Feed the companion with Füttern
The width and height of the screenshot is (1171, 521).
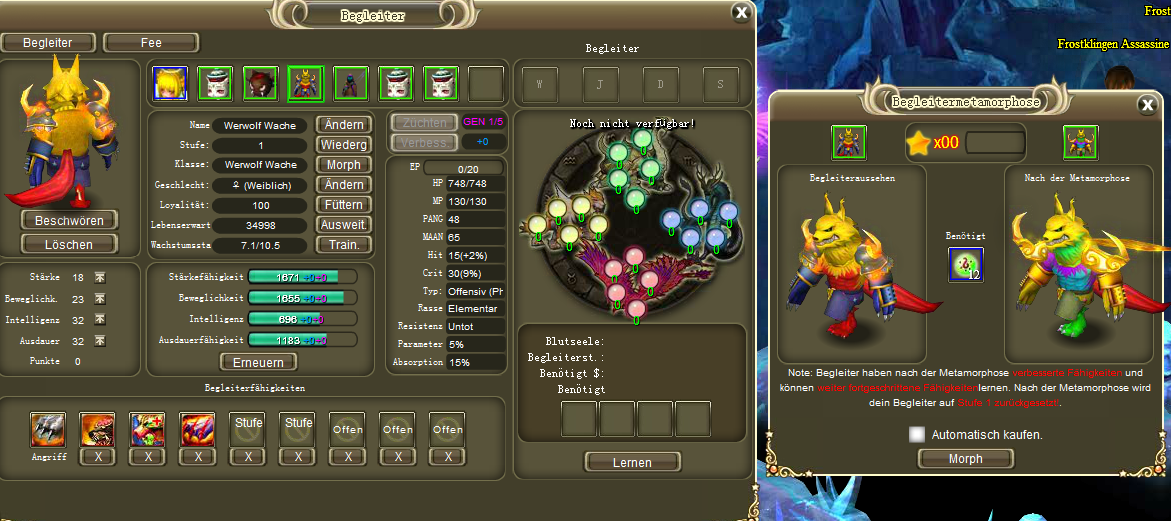[x=344, y=205]
